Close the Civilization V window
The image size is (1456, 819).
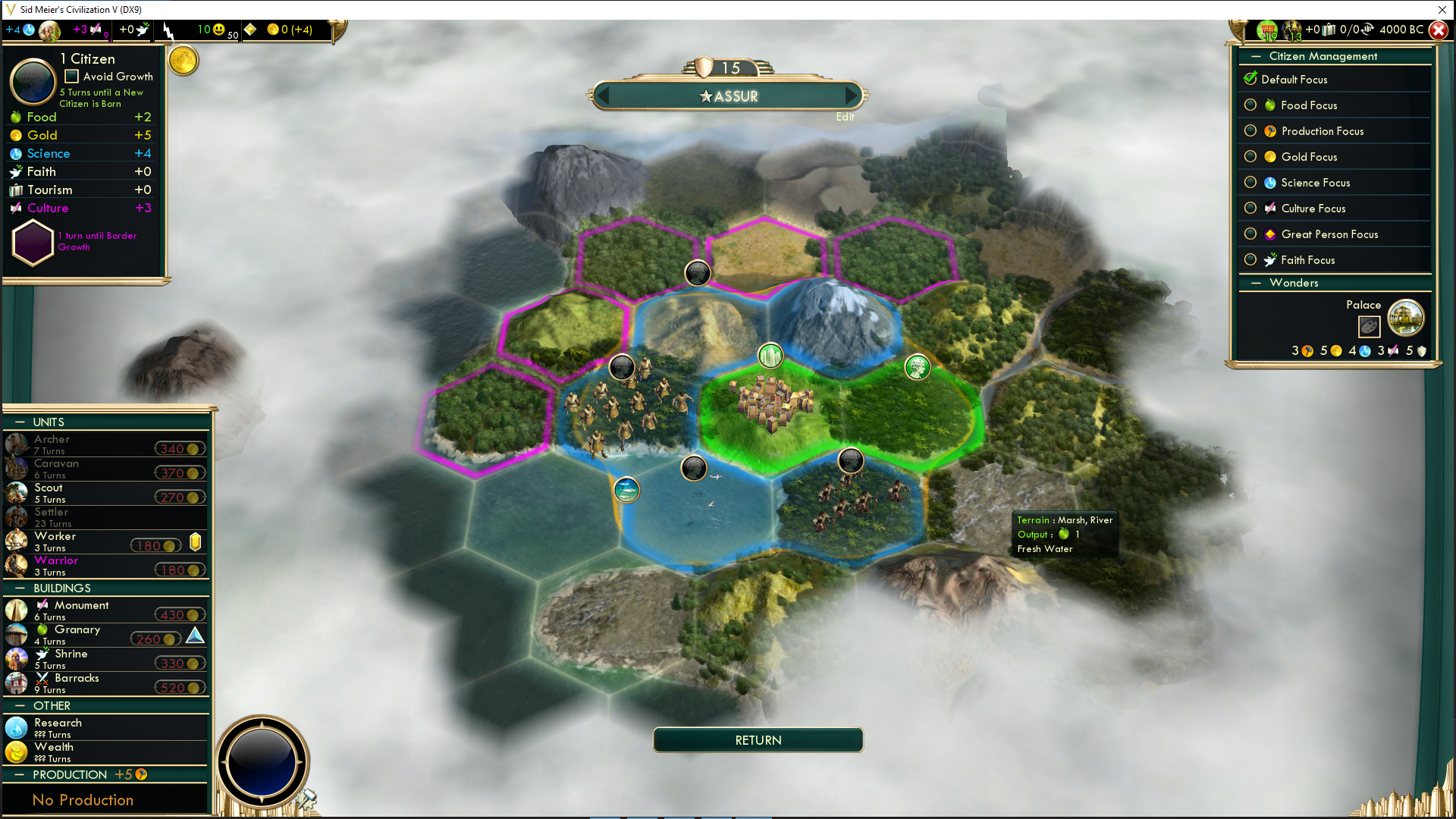tap(1442, 10)
